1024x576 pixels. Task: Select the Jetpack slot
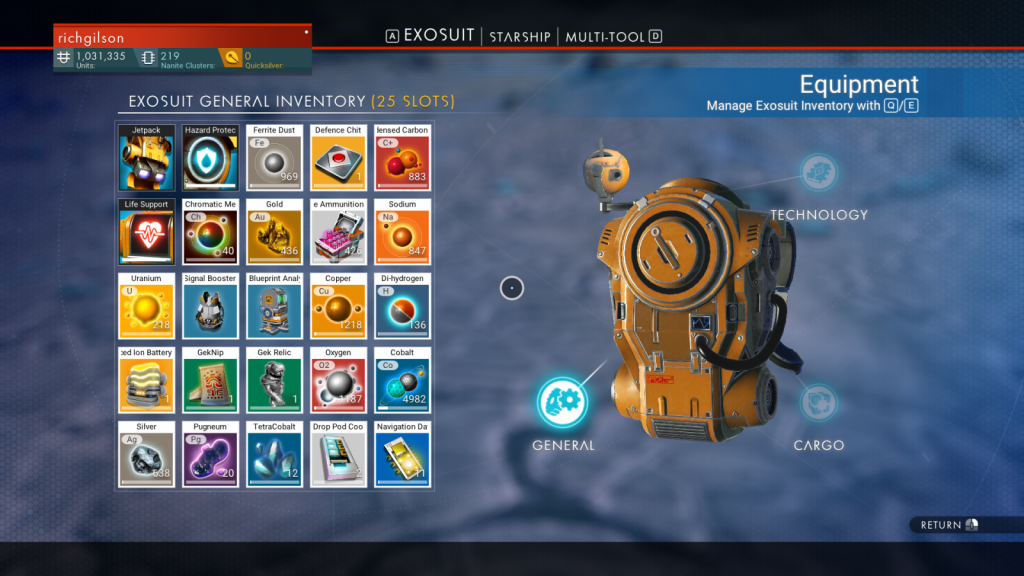[x=147, y=158]
